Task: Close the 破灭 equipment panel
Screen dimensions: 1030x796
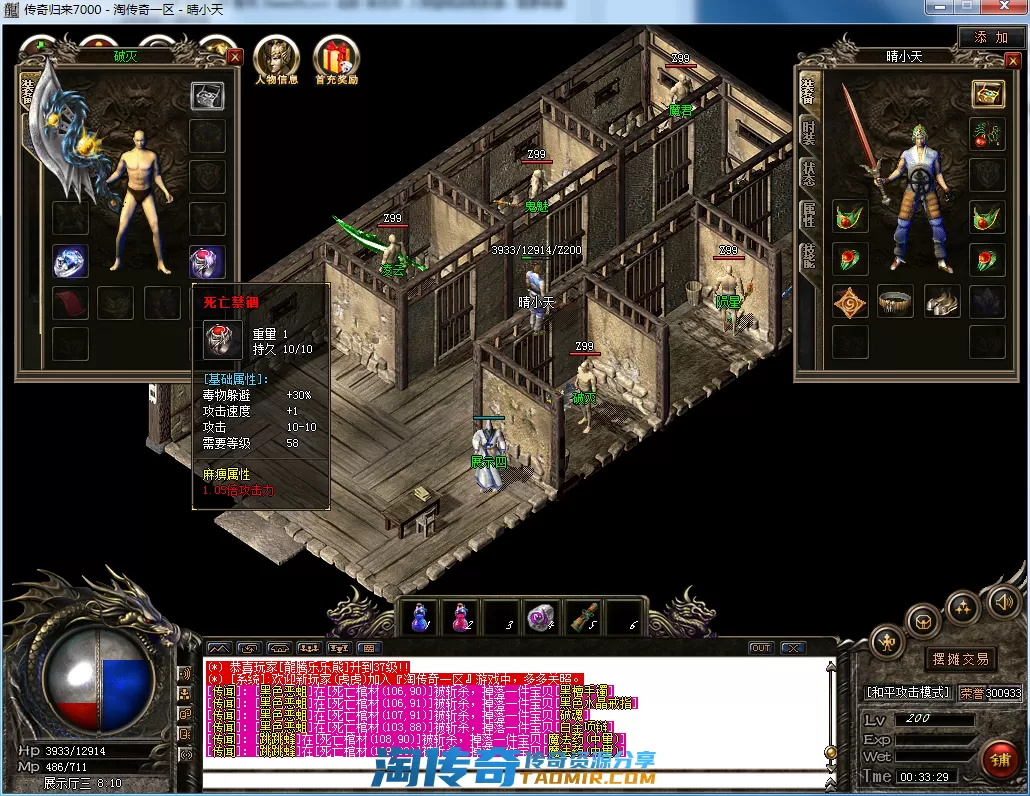Action: coord(234,57)
